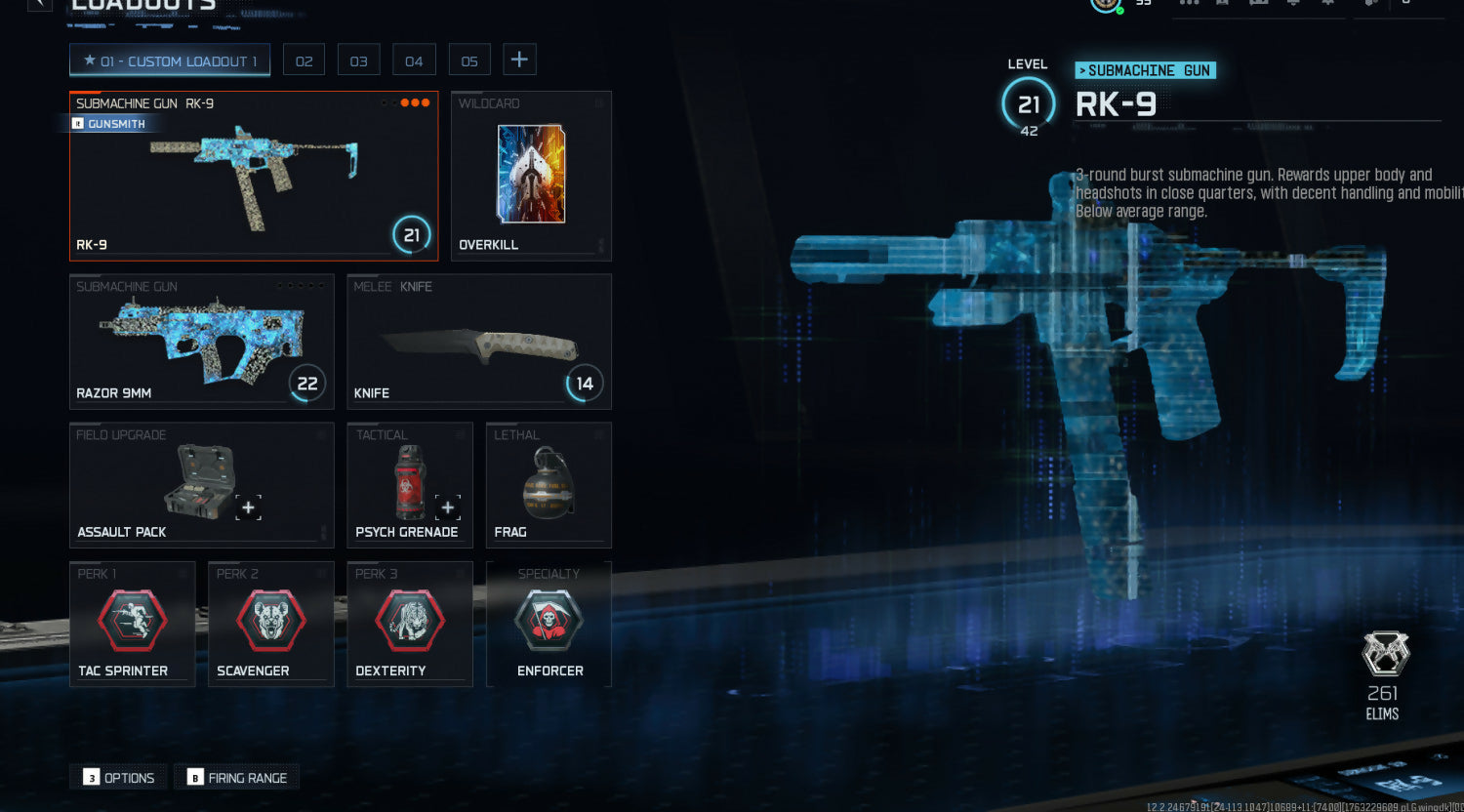Open the Assault Pack field upgrade slot
The width and height of the screenshot is (1464, 812).
(201, 484)
